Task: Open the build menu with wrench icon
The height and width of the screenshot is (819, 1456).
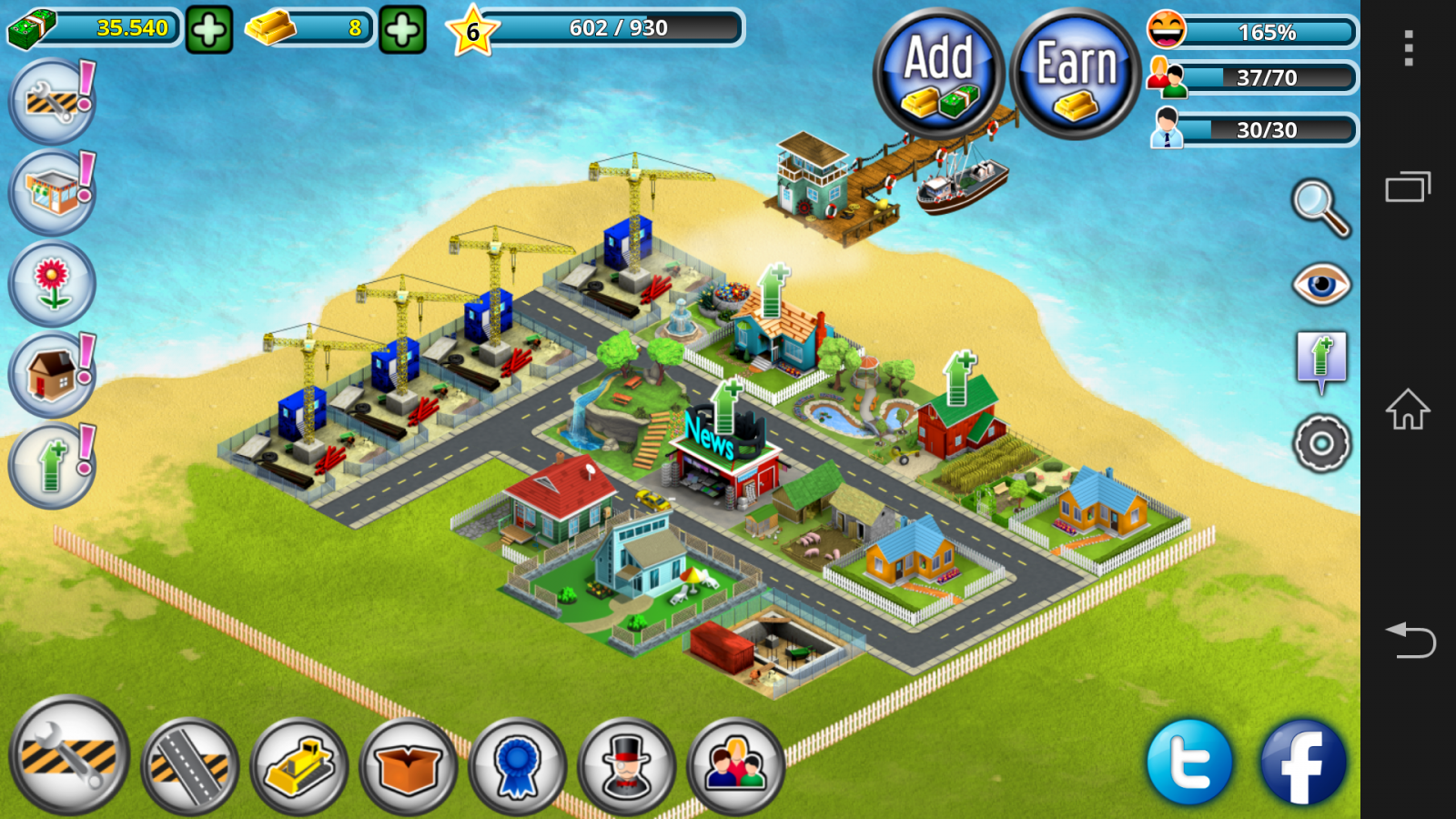Action: [69, 755]
